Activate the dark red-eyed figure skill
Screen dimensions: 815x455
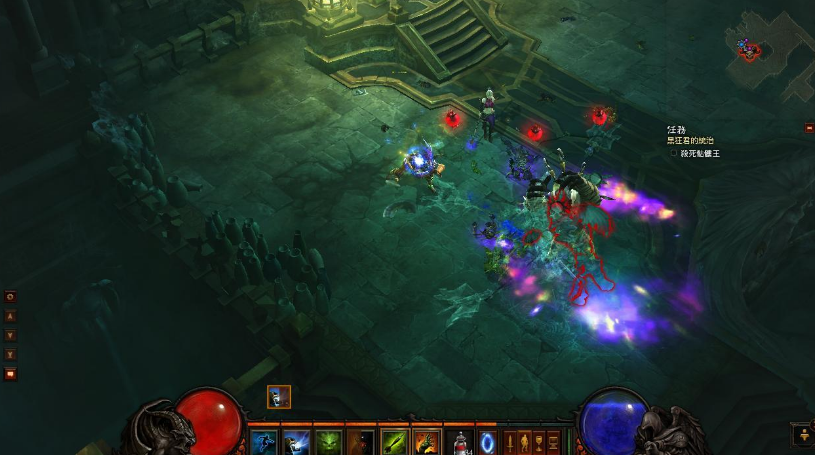pos(360,442)
